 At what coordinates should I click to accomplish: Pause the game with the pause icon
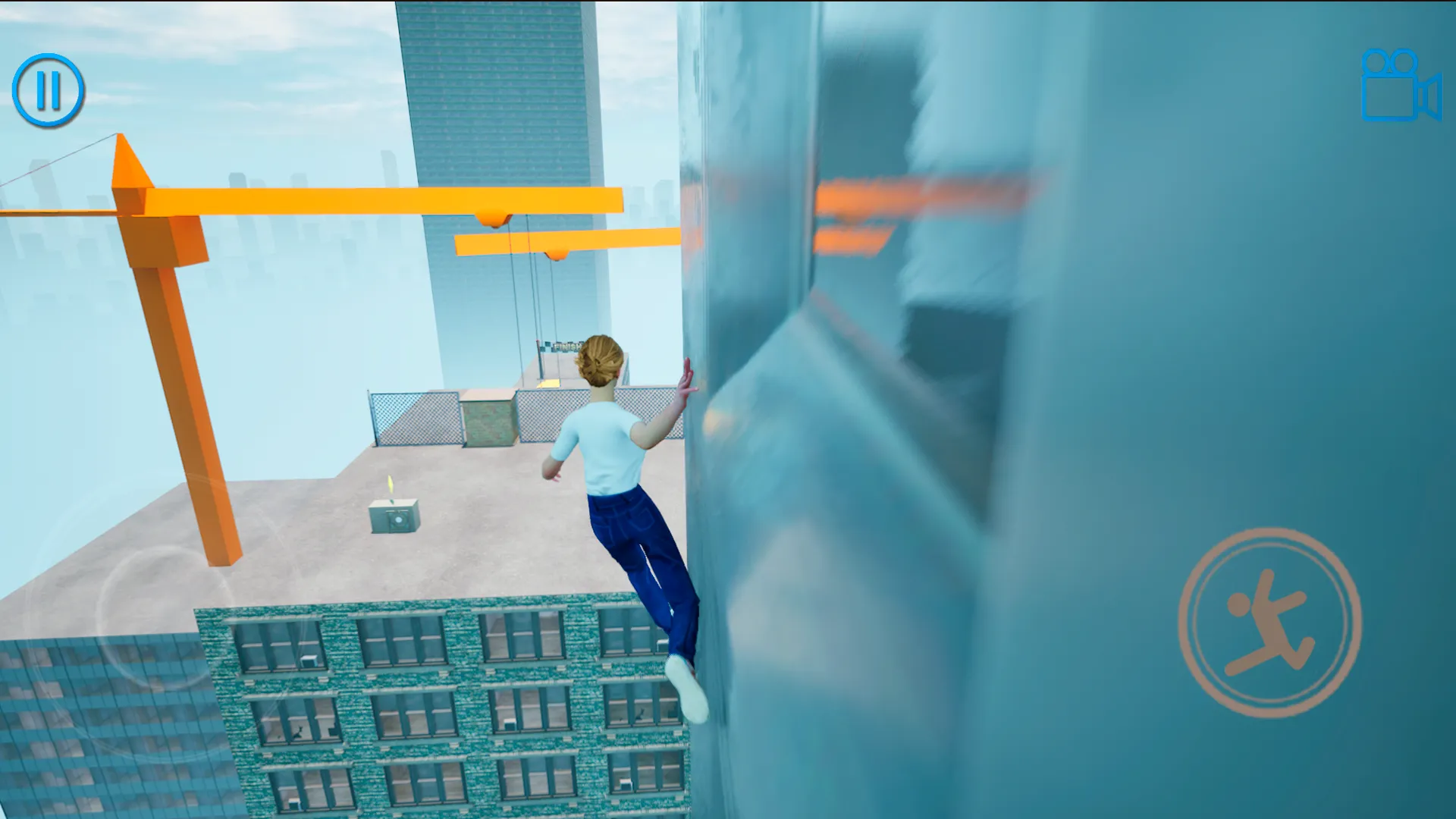(x=49, y=88)
